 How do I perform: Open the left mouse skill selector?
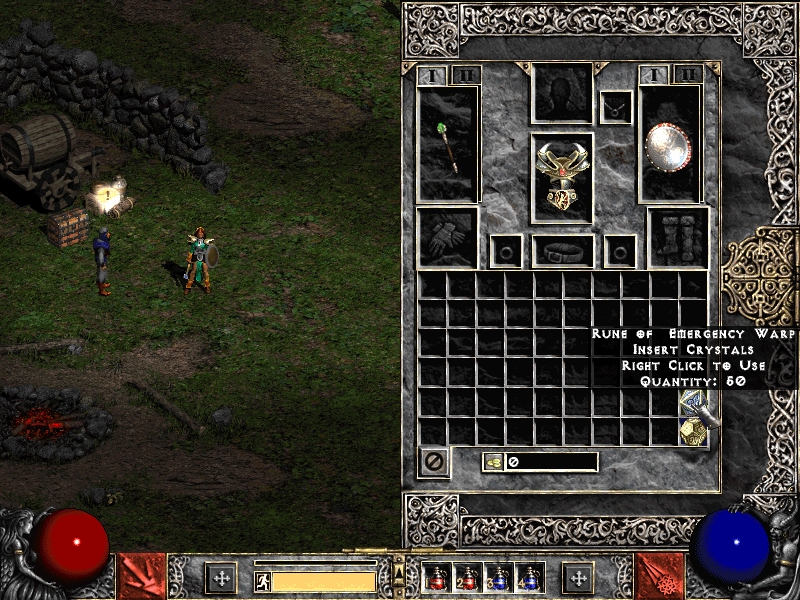[x=141, y=577]
